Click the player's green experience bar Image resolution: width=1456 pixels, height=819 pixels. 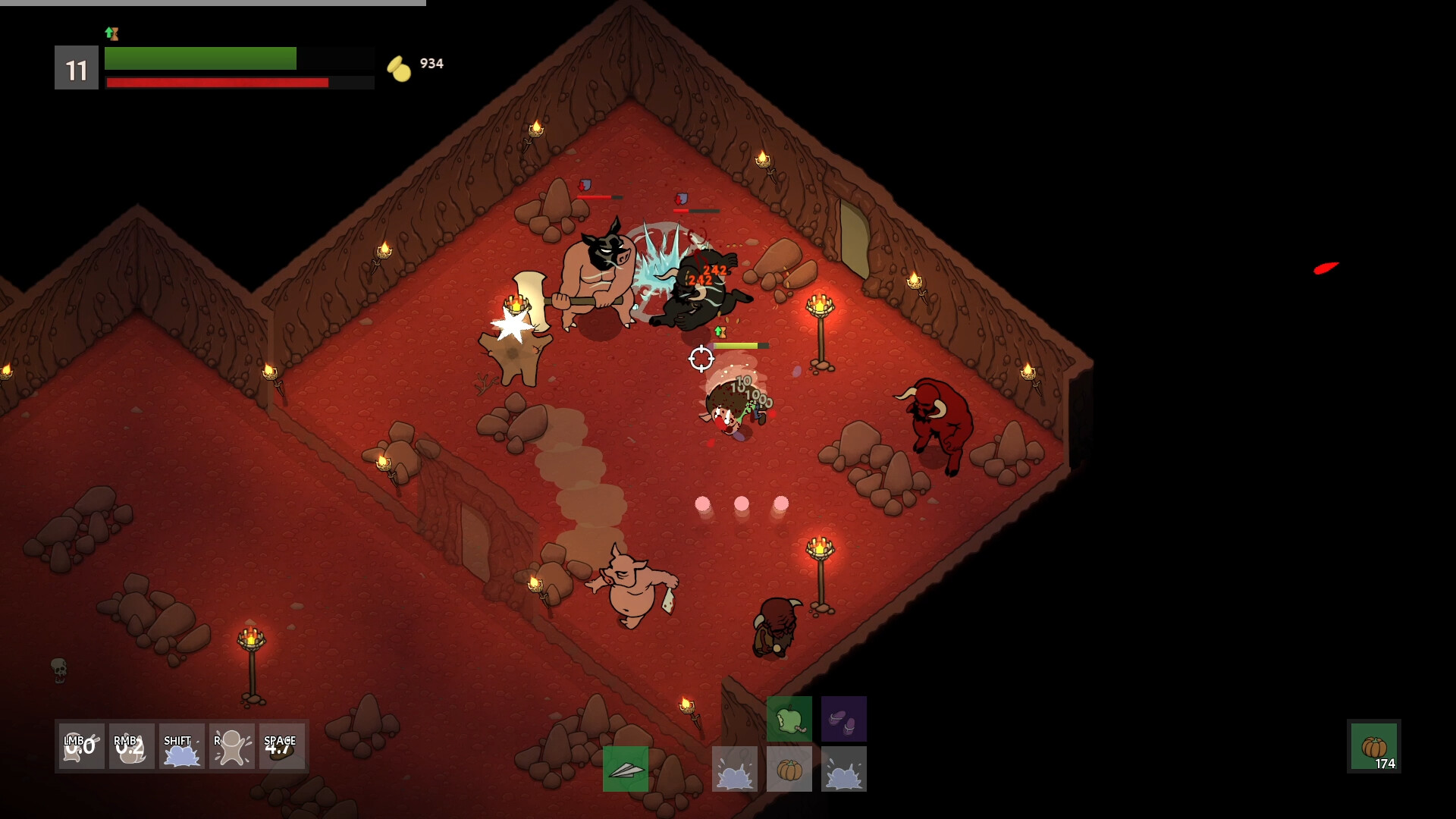point(201,58)
